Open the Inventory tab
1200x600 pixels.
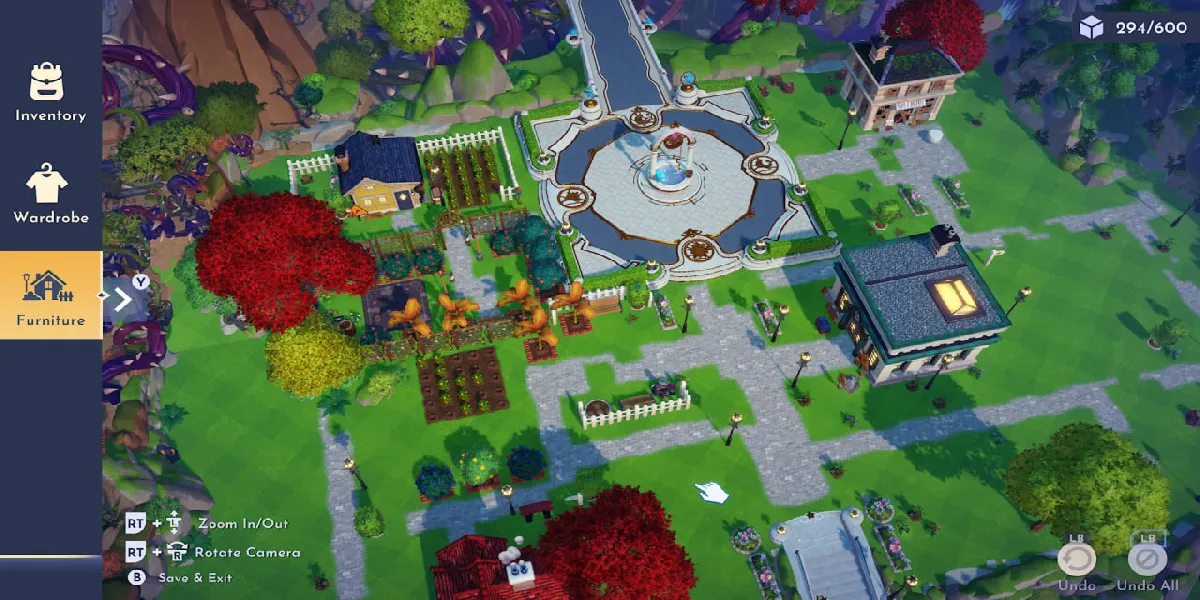(x=50, y=92)
